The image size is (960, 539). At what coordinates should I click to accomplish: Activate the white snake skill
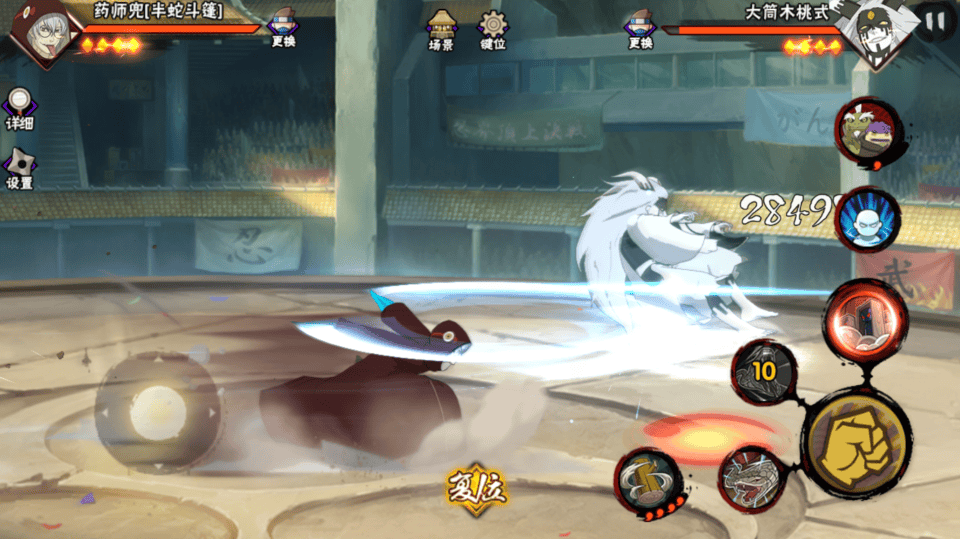(752, 478)
